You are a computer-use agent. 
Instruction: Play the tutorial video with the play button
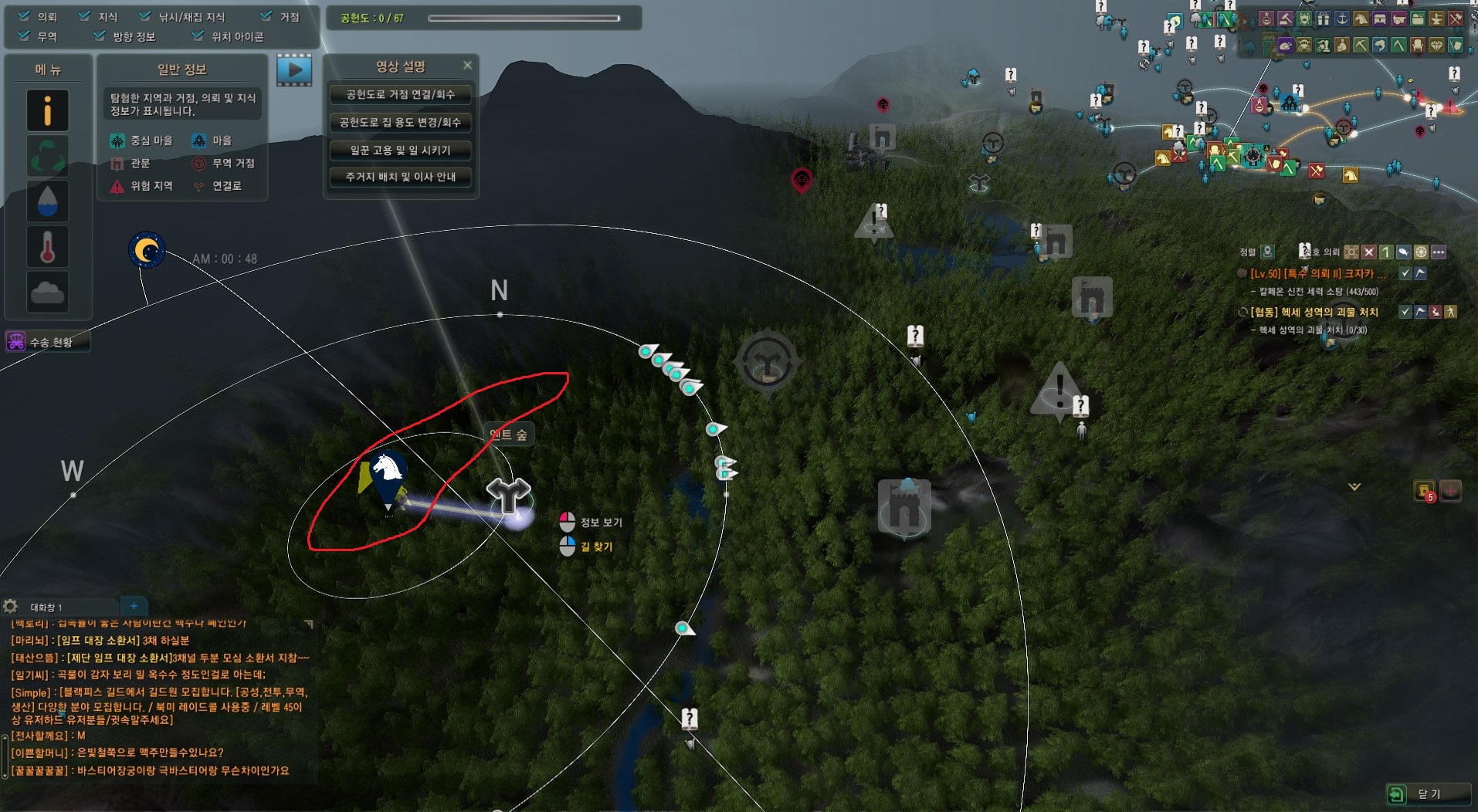[x=294, y=70]
